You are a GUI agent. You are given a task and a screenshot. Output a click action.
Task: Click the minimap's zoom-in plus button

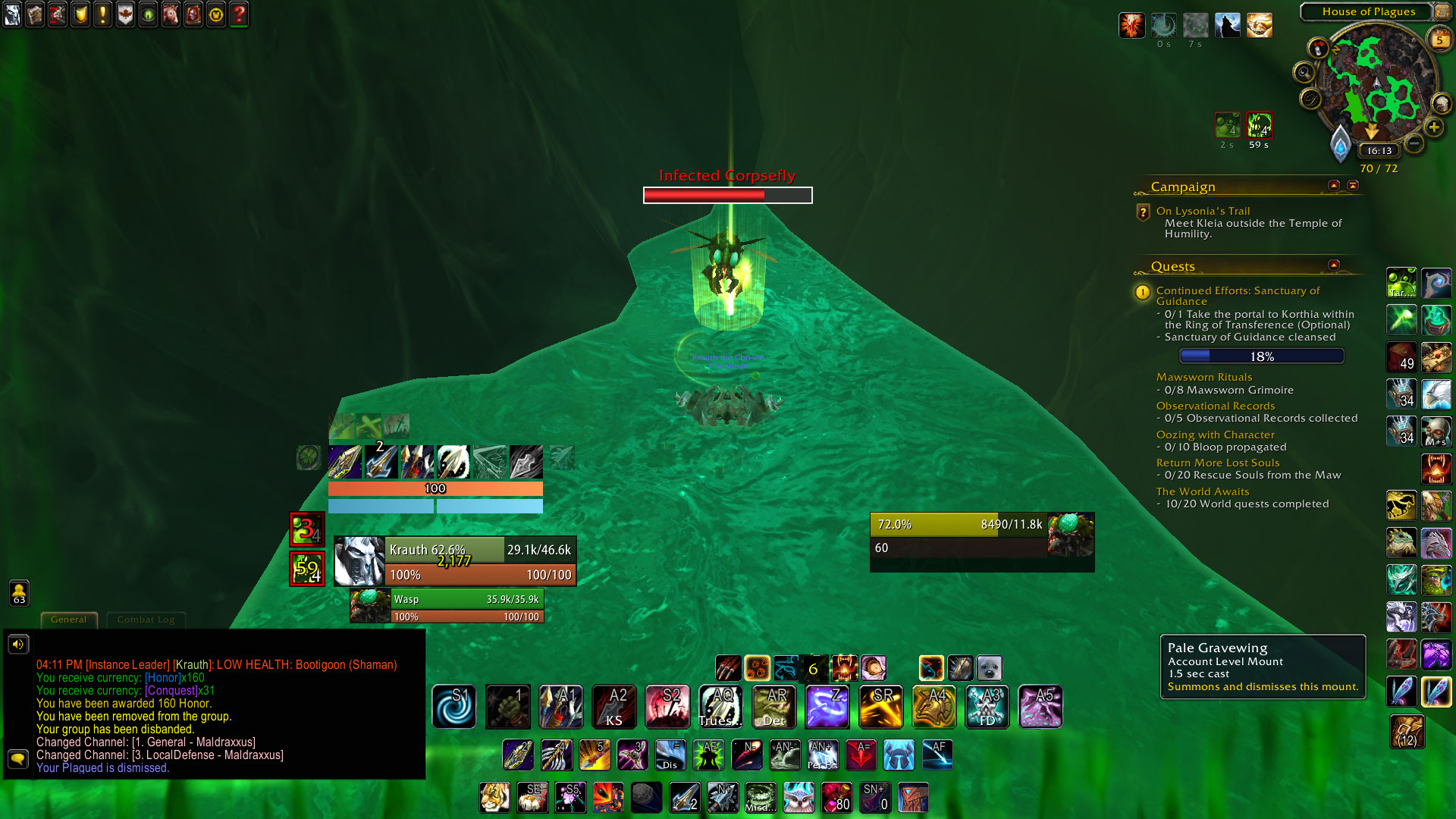tap(1433, 127)
